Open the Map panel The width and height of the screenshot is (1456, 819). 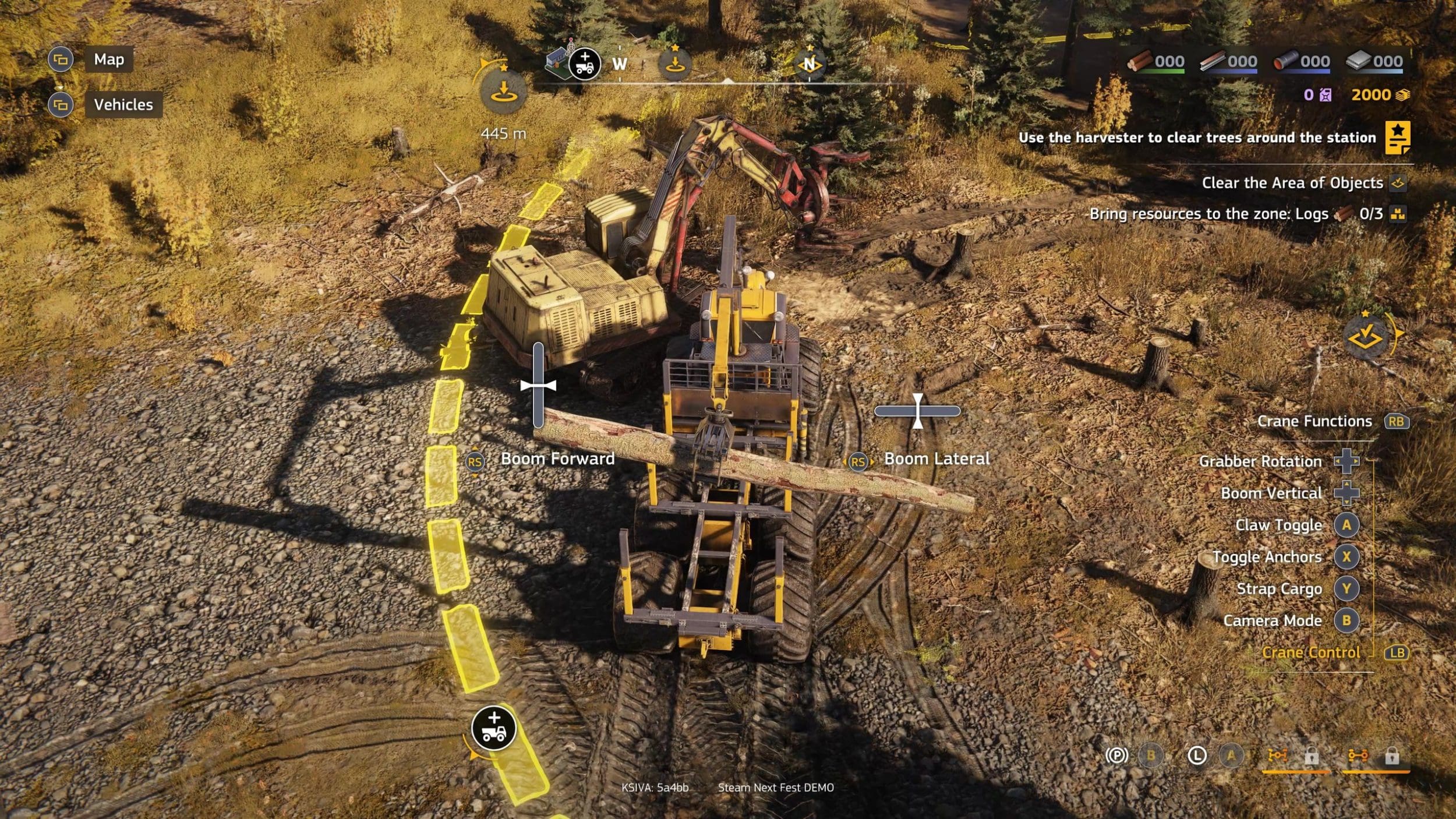pos(108,59)
